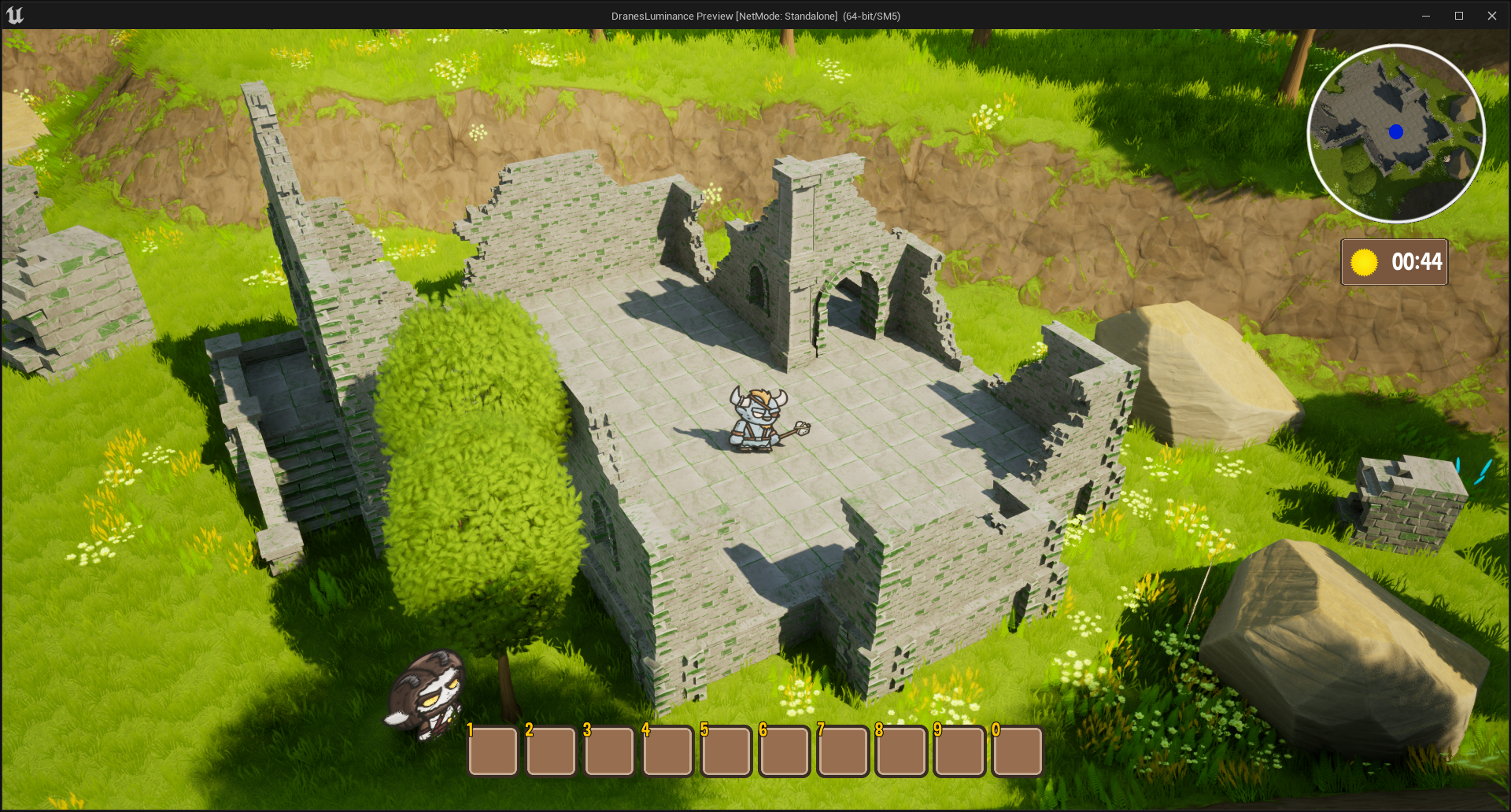Image resolution: width=1511 pixels, height=812 pixels.
Task: Maximize the preview window
Action: click(1458, 16)
